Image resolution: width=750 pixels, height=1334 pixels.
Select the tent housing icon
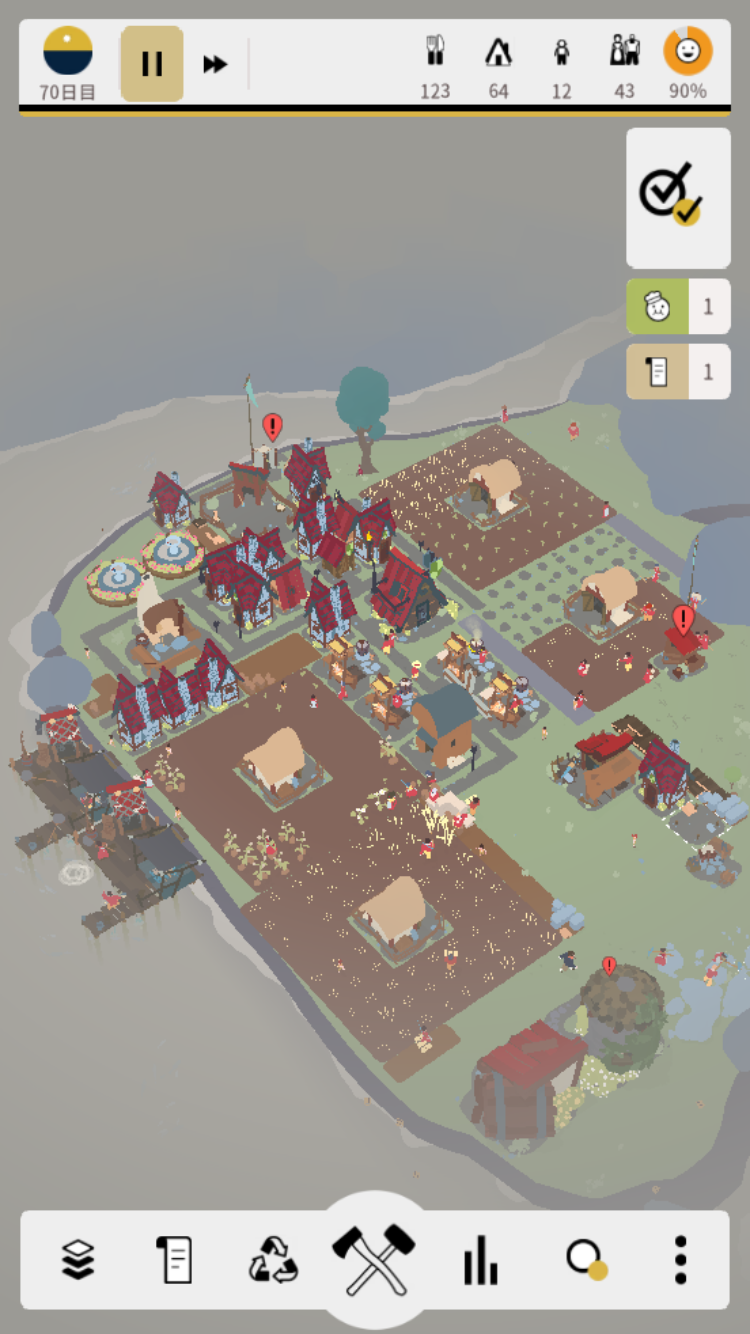[x=498, y=52]
